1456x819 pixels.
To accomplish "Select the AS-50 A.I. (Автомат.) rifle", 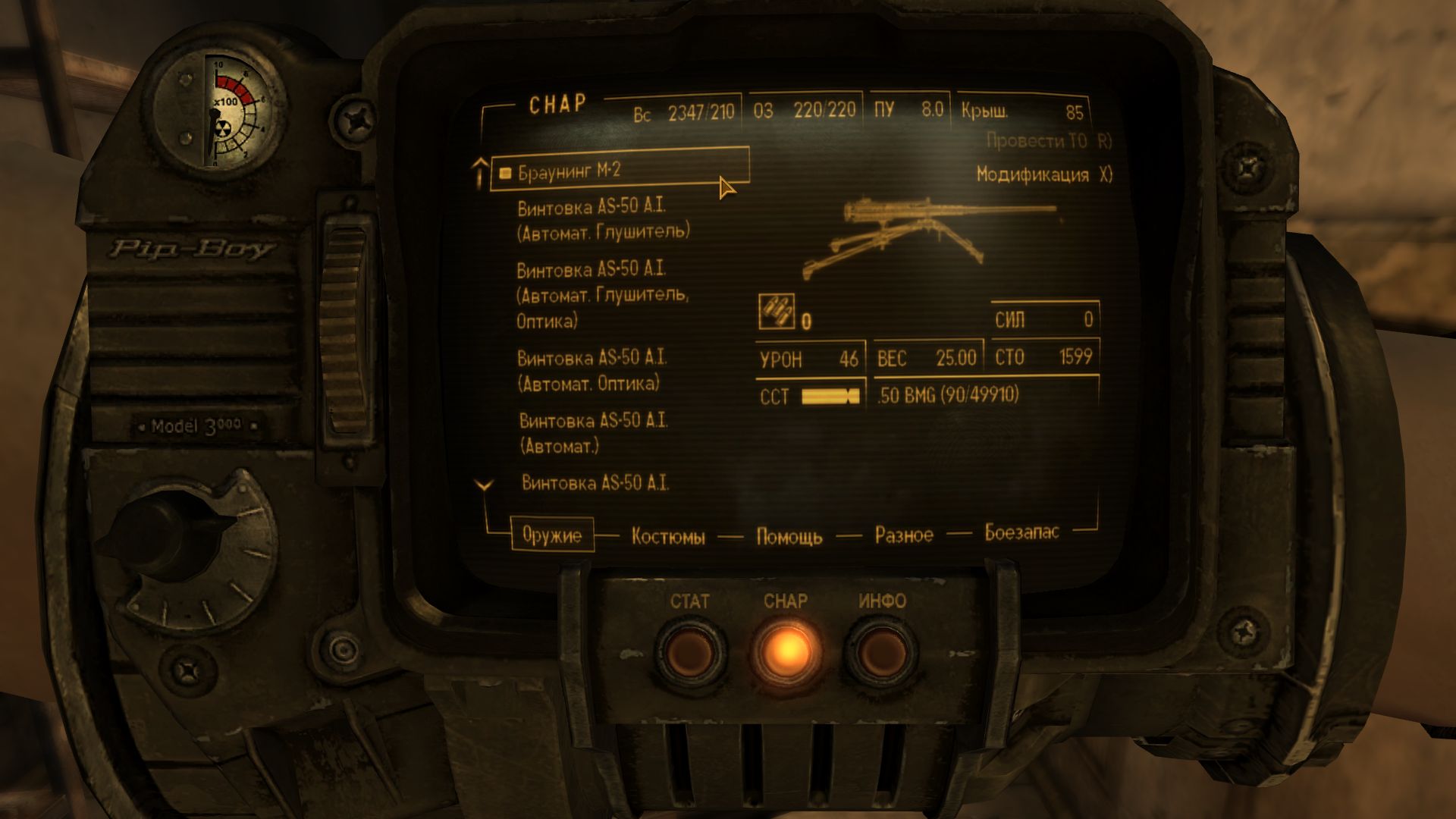I will click(593, 433).
